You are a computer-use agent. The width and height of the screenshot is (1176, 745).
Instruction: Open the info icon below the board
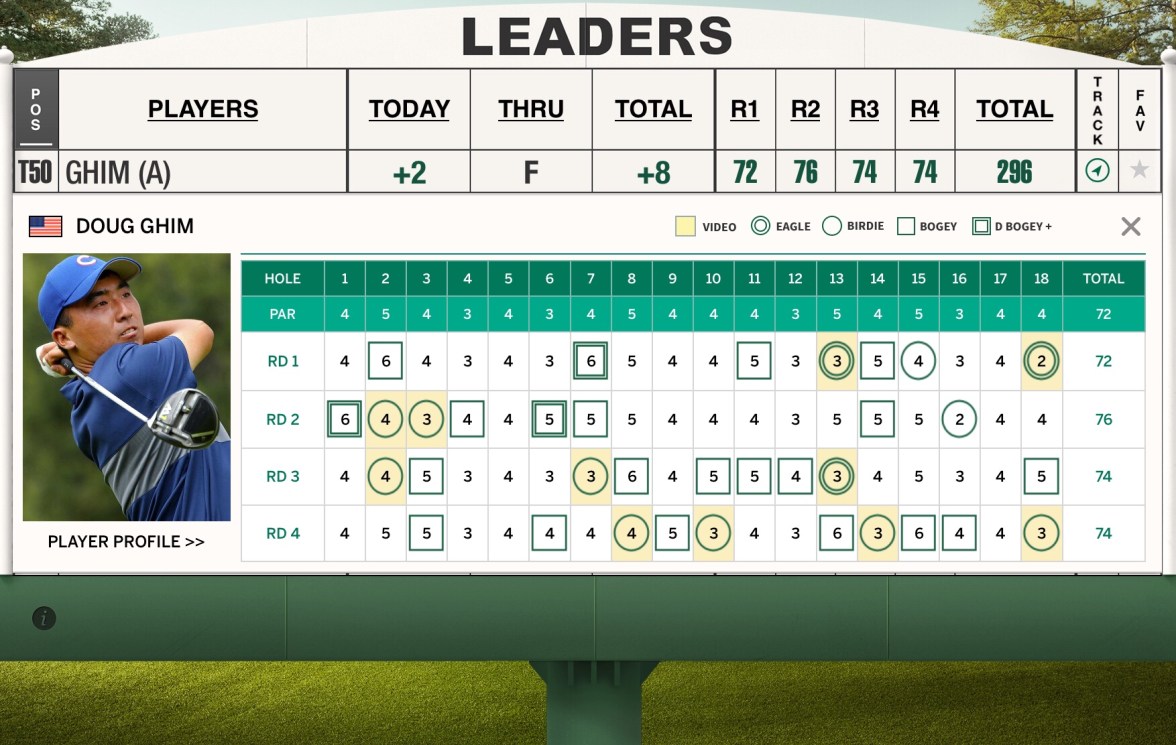tap(44, 618)
